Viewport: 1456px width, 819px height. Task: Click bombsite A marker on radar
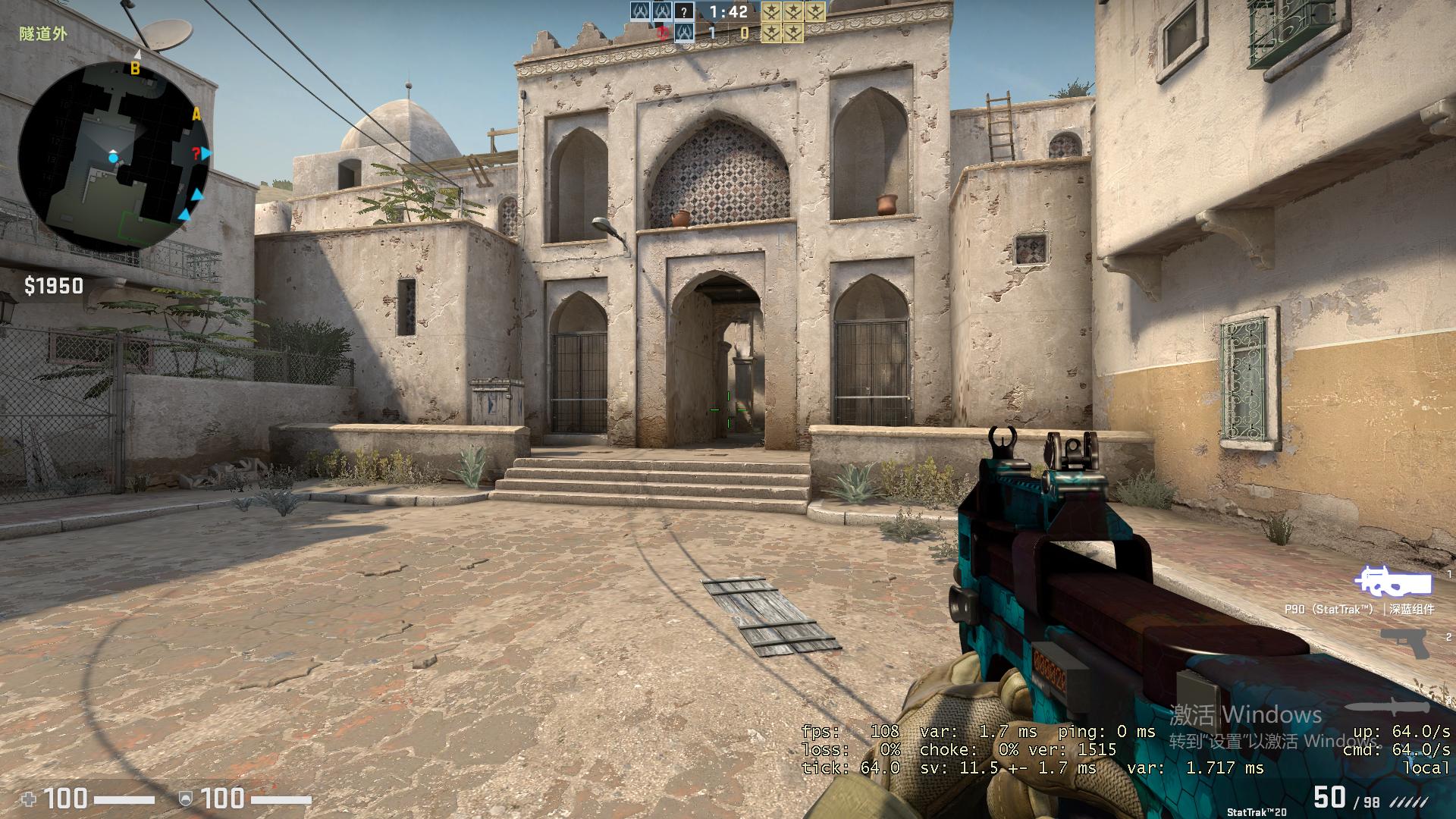[x=196, y=115]
